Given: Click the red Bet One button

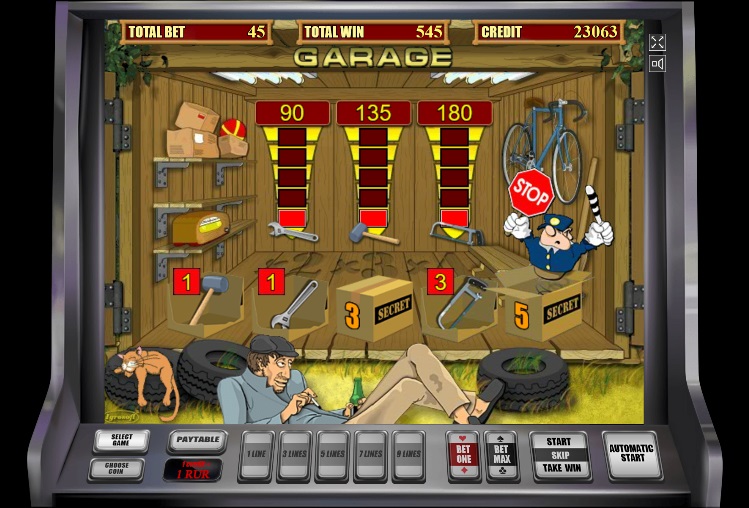Looking at the screenshot, I should [463, 455].
